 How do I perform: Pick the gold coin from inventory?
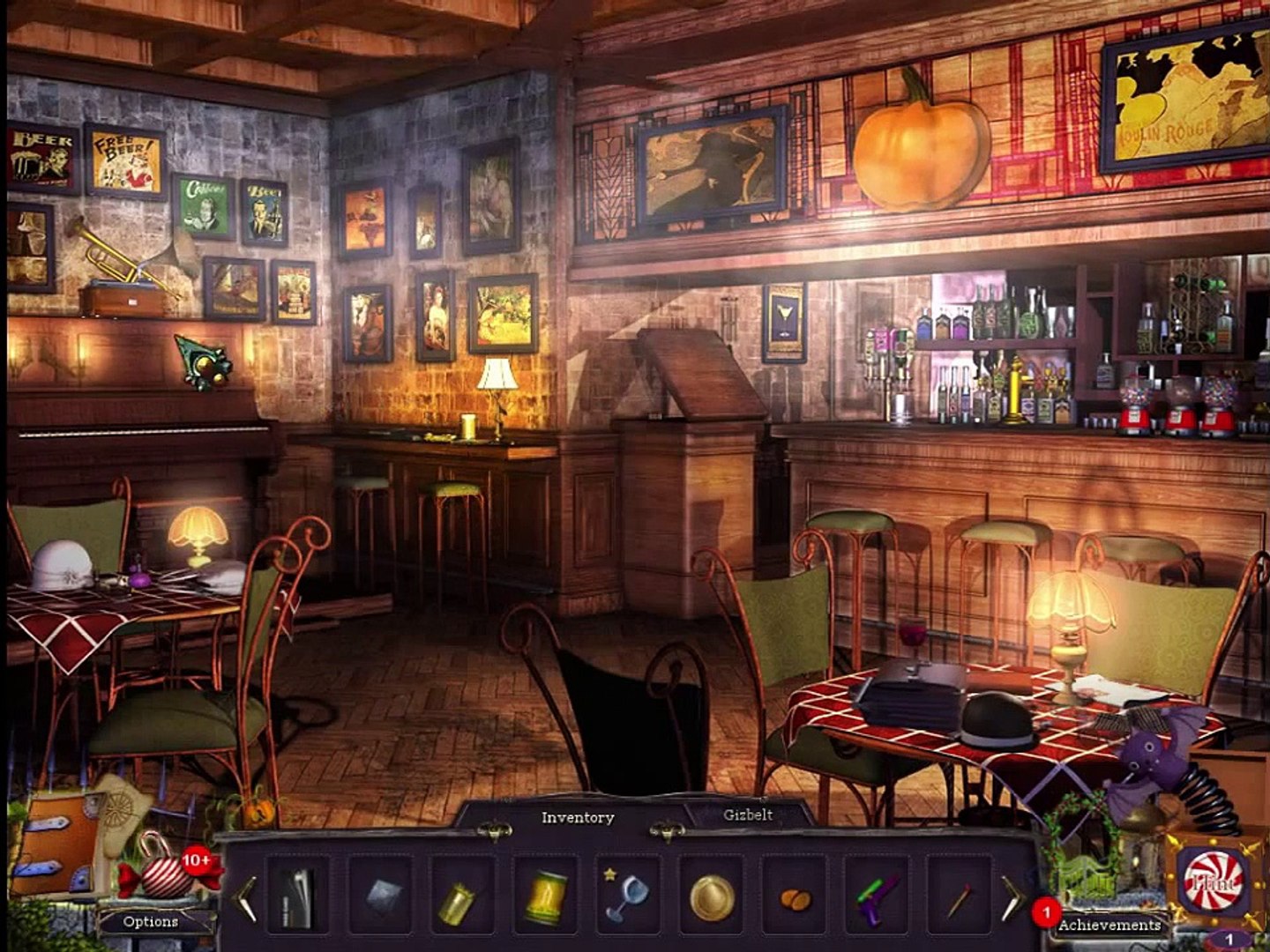(711, 897)
